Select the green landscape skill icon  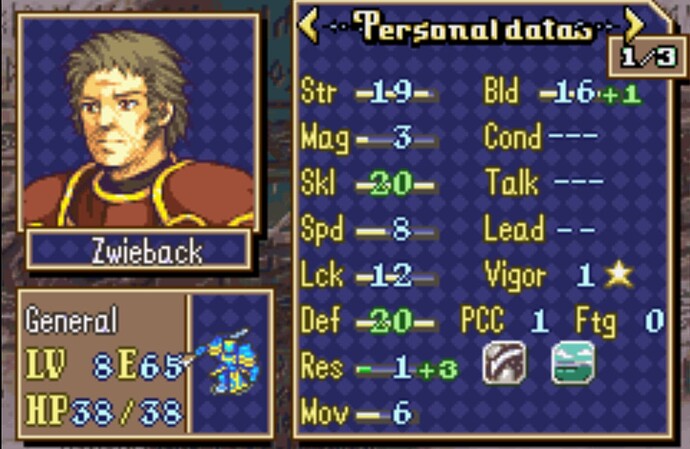pos(573,363)
